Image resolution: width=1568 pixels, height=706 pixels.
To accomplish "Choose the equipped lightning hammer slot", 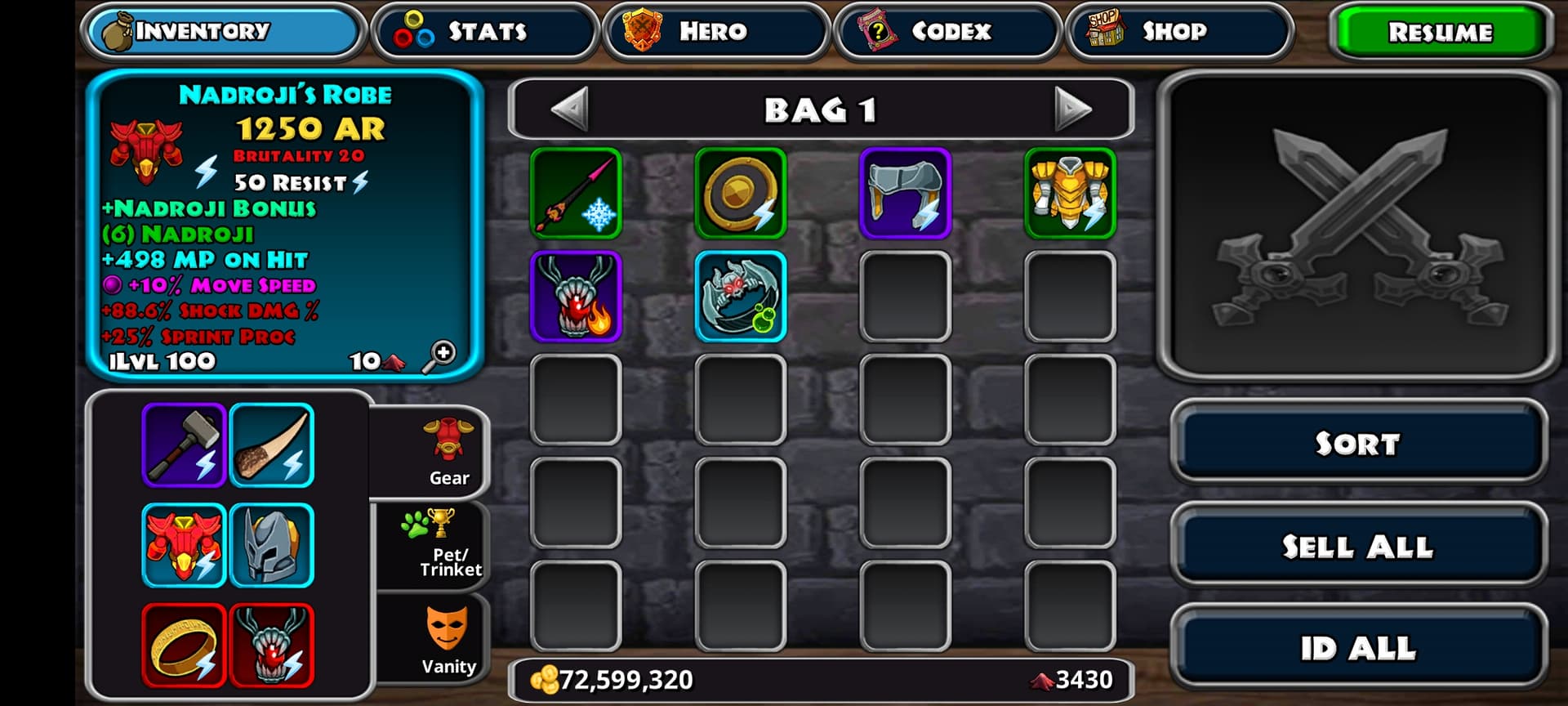I will 184,445.
